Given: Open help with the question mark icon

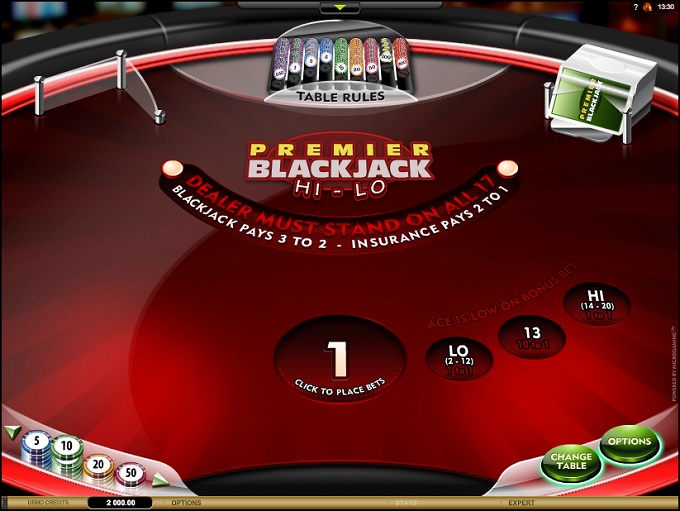Looking at the screenshot, I should pyautogui.click(x=635, y=7).
